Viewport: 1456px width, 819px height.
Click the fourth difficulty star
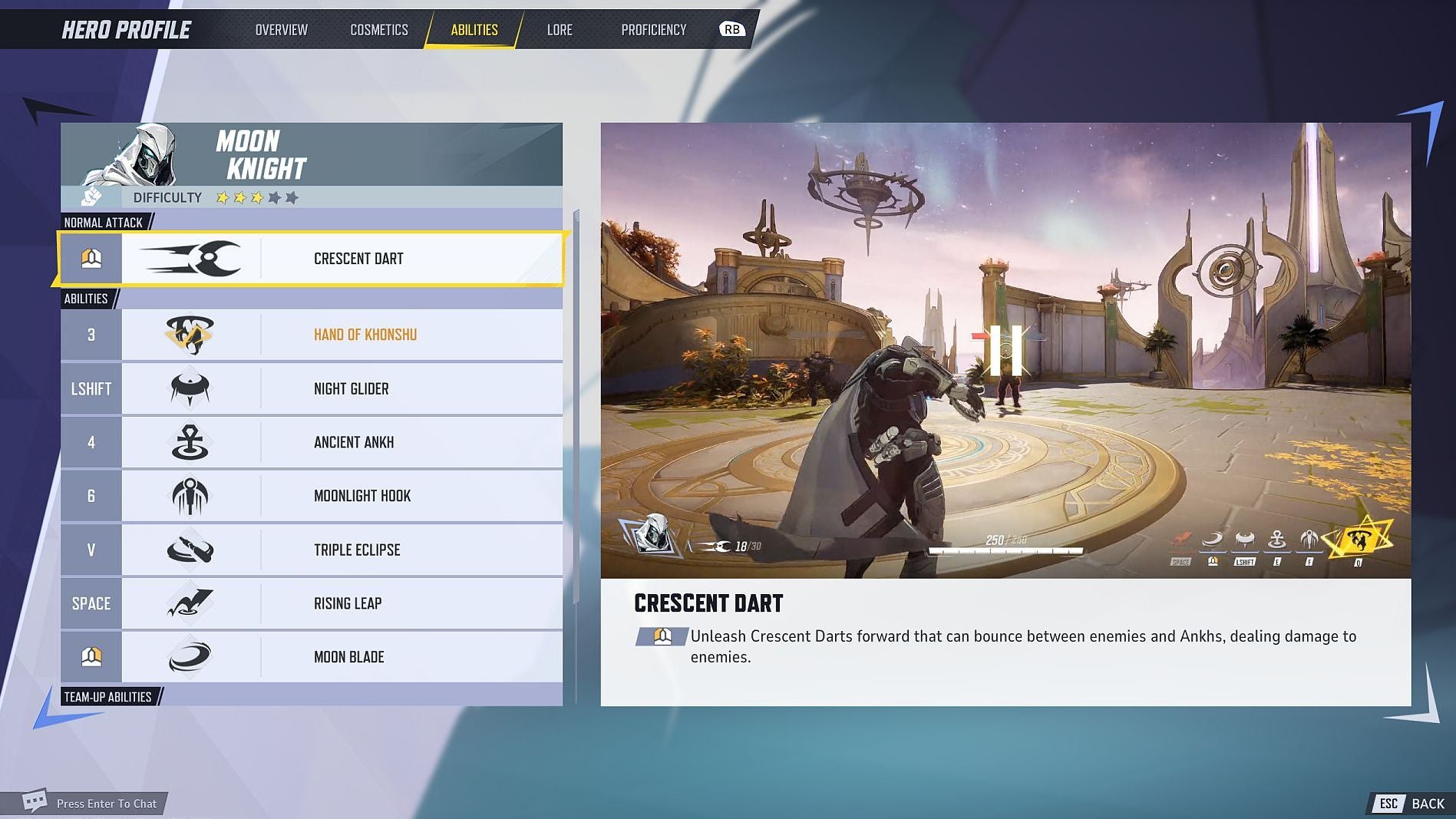point(272,197)
